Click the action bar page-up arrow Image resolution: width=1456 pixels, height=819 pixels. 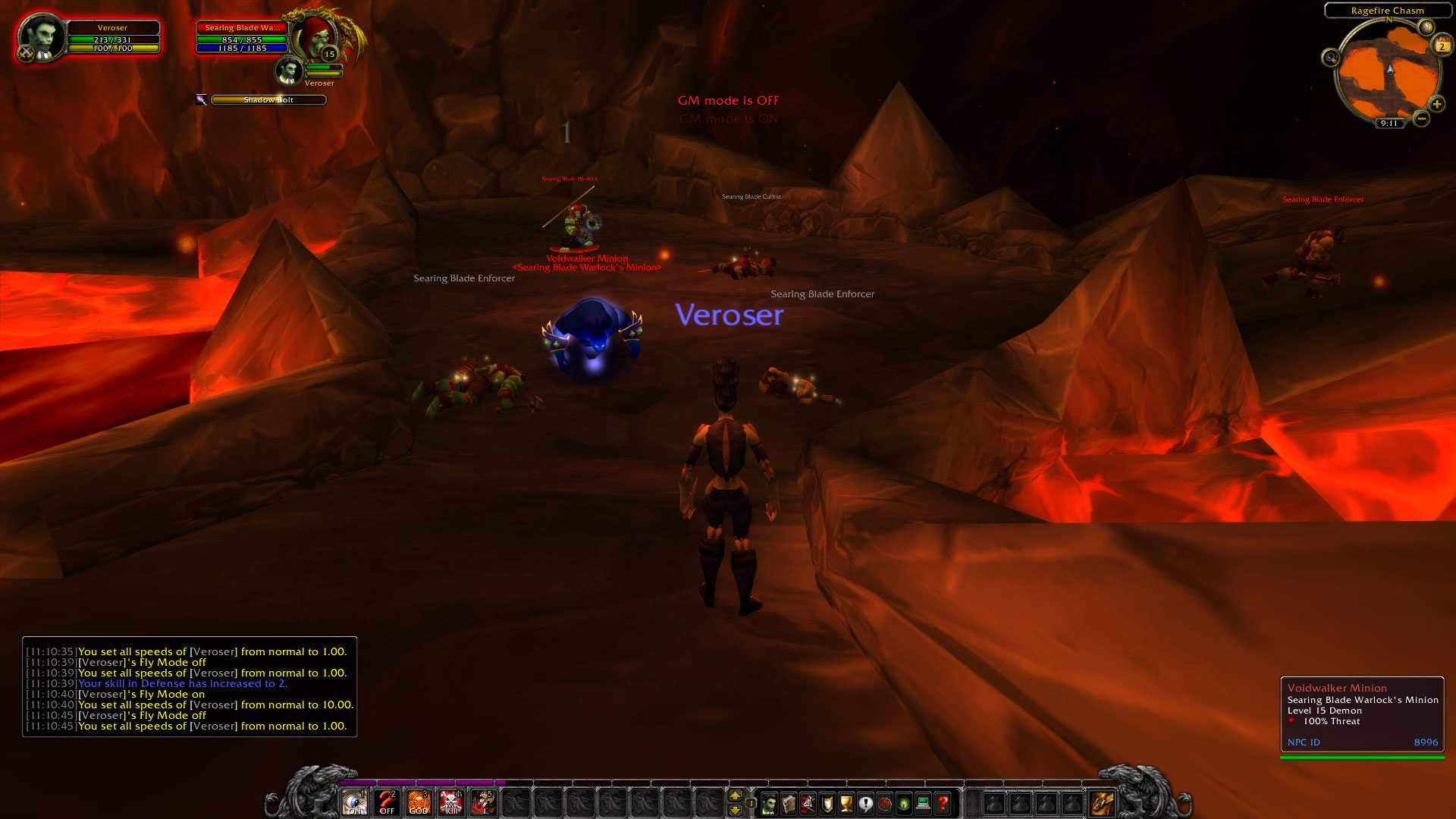(x=734, y=795)
